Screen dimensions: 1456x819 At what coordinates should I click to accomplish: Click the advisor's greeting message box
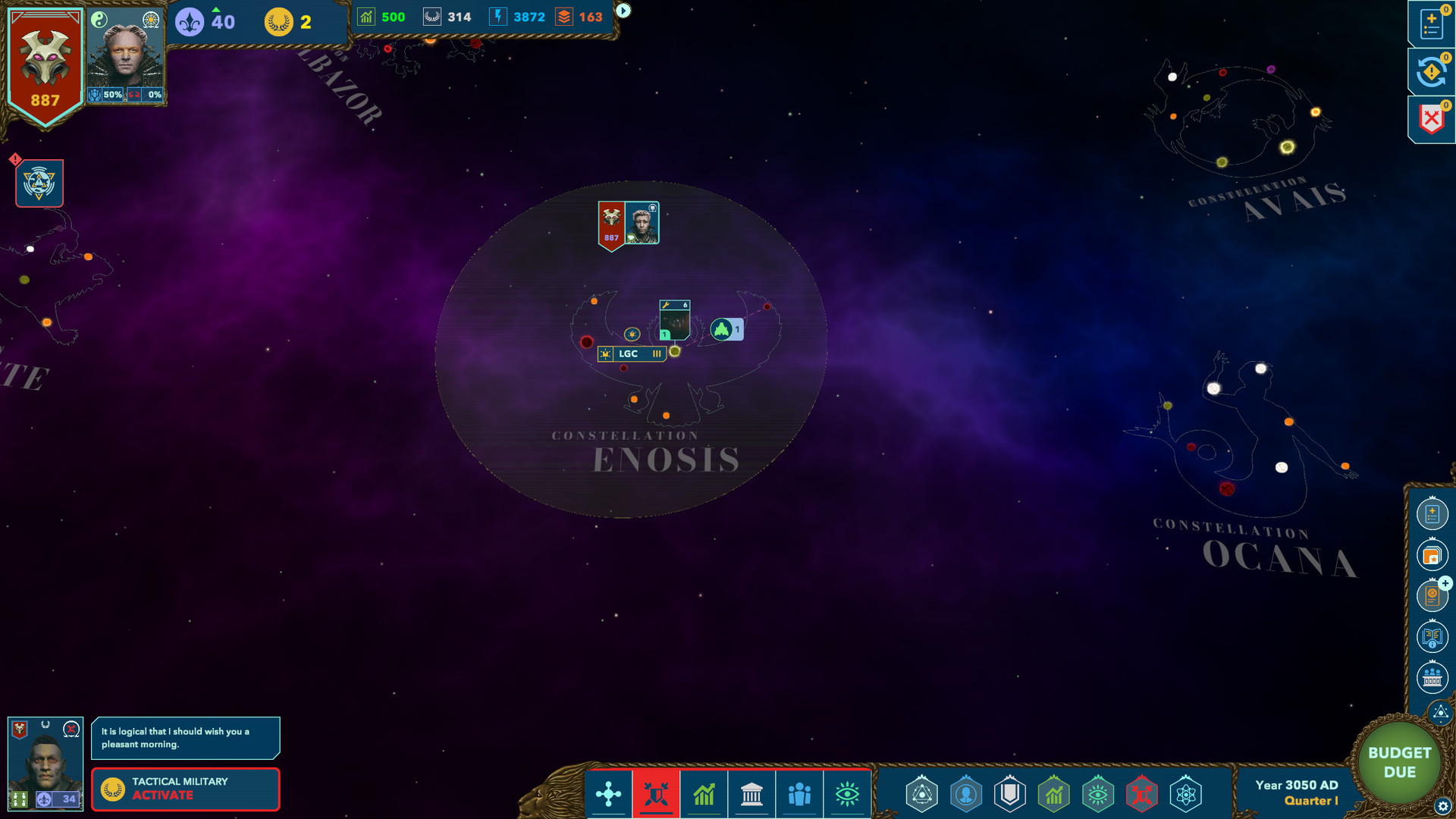185,738
